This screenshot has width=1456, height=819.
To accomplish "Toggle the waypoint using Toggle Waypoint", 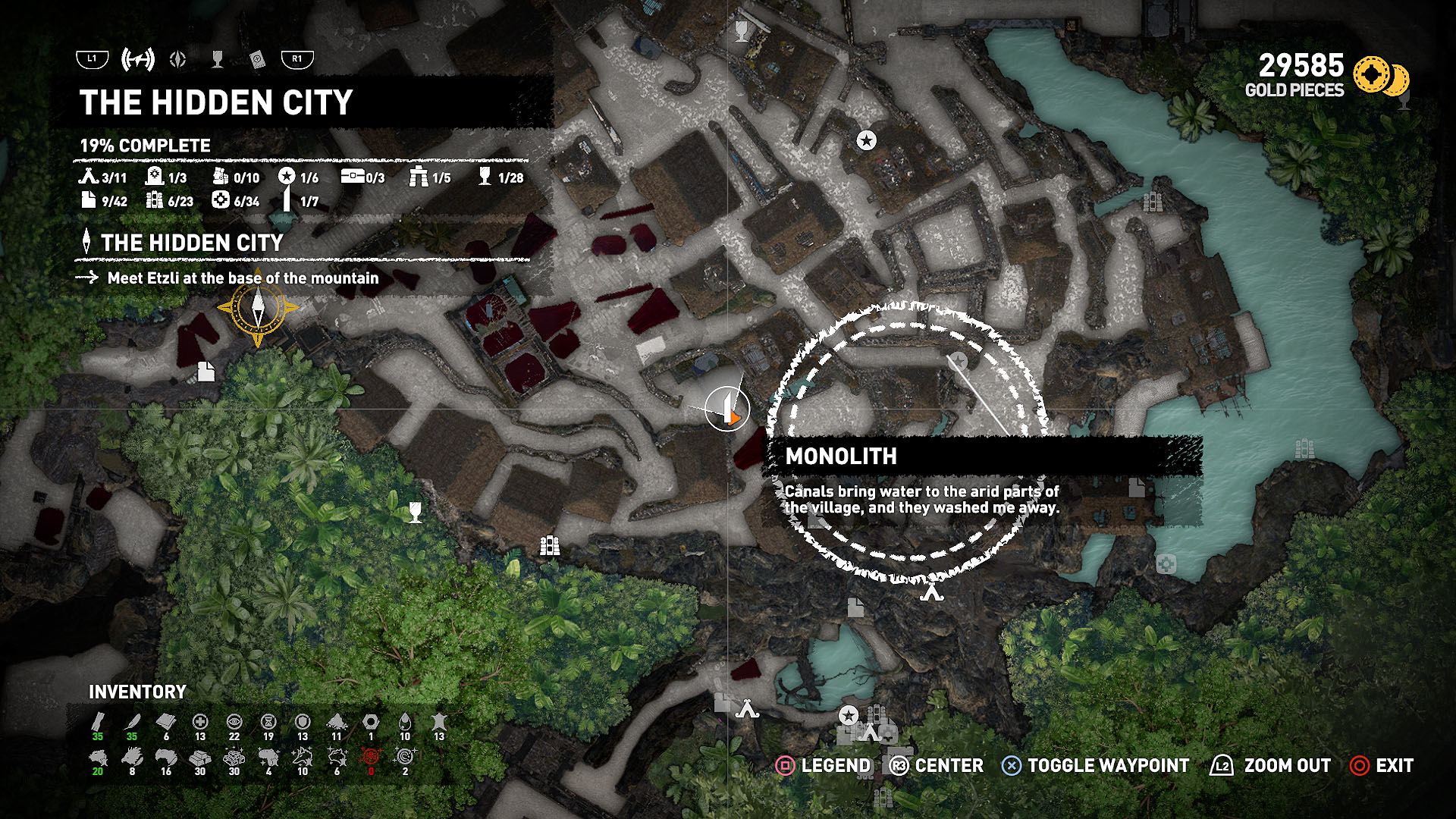I will (x=1012, y=766).
